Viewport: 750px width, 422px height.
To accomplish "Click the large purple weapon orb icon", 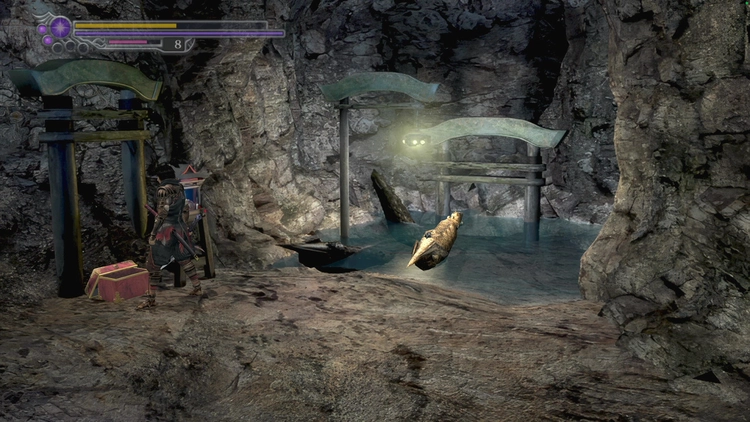I will tap(60, 27).
